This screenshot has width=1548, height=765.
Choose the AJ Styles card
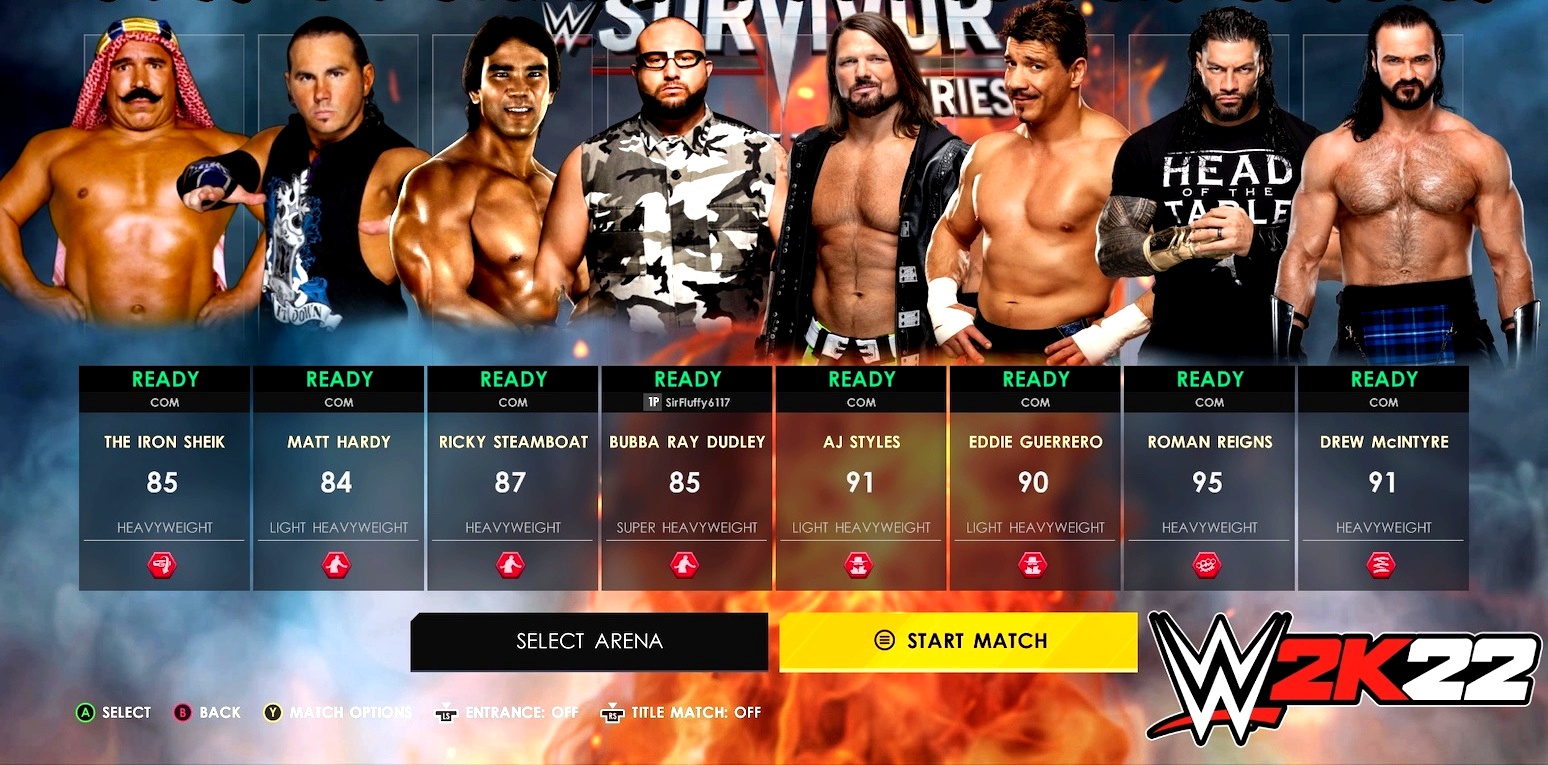click(x=860, y=478)
